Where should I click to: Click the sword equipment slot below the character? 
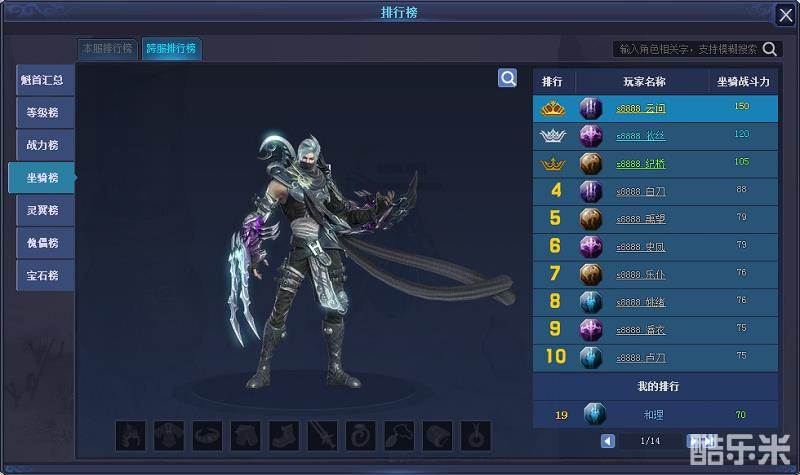point(323,436)
